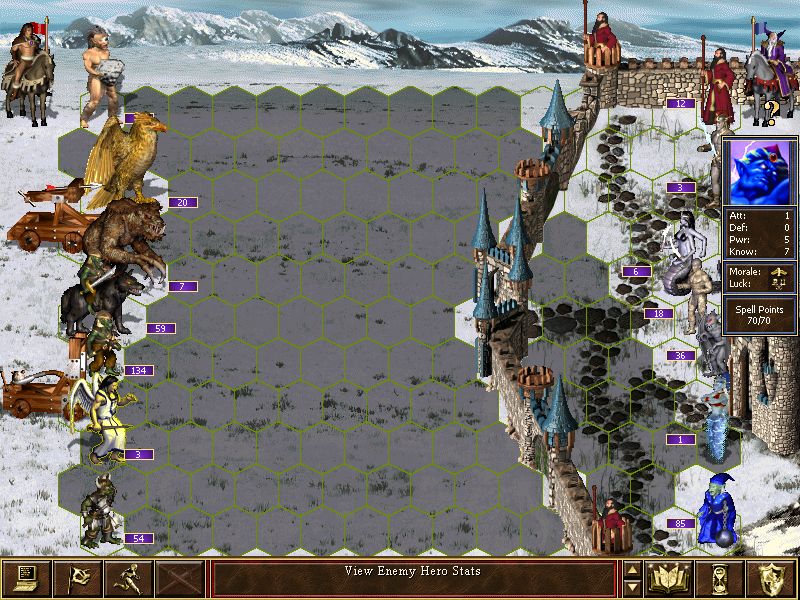
Task: Surrender the battle with the flag button
Action: click(78, 578)
